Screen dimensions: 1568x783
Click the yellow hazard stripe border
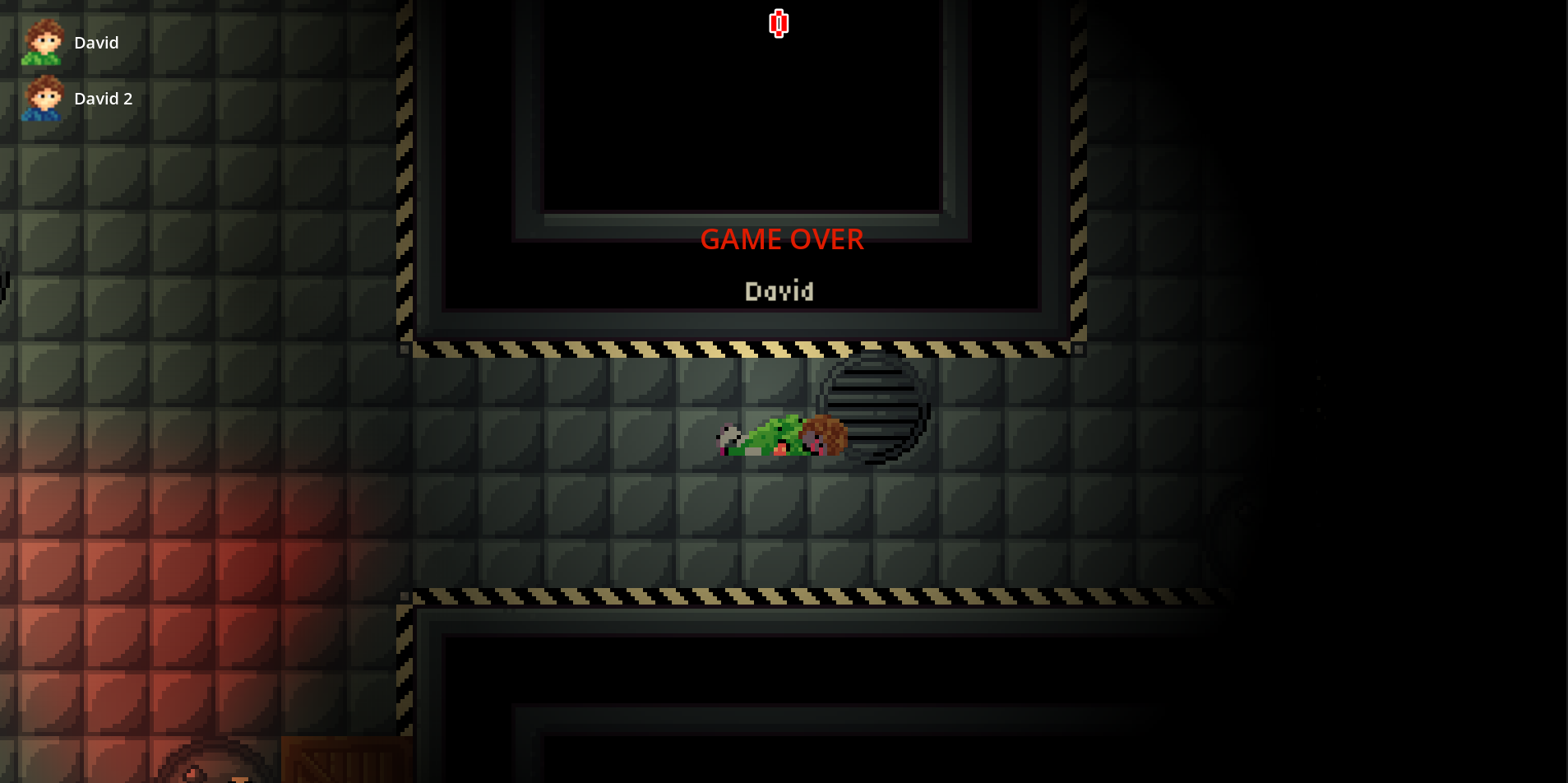[740, 348]
